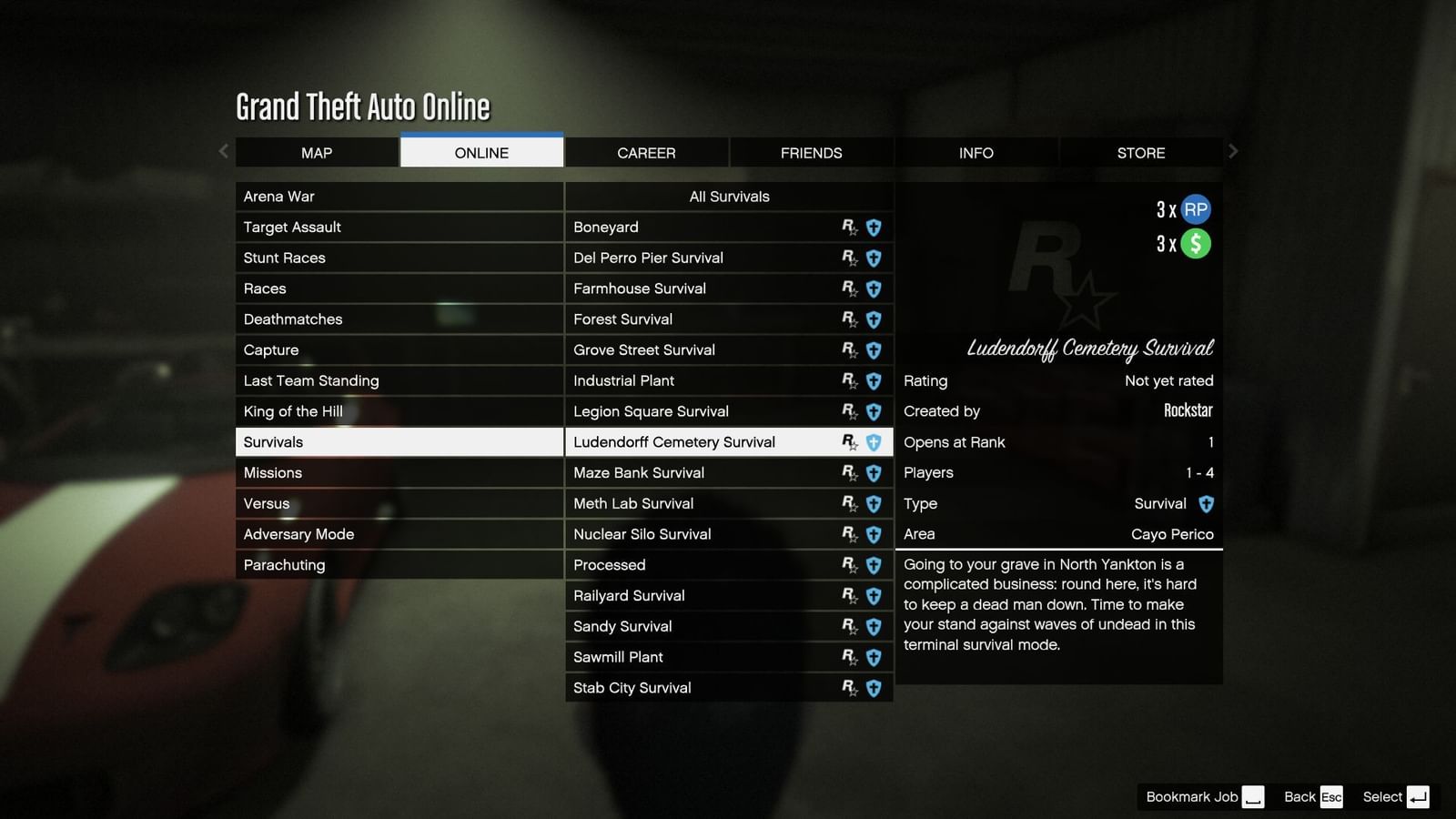Screen dimensions: 1456x819
Task: Click the shield icon beside Type Survival in details
Action: pos(1206,503)
